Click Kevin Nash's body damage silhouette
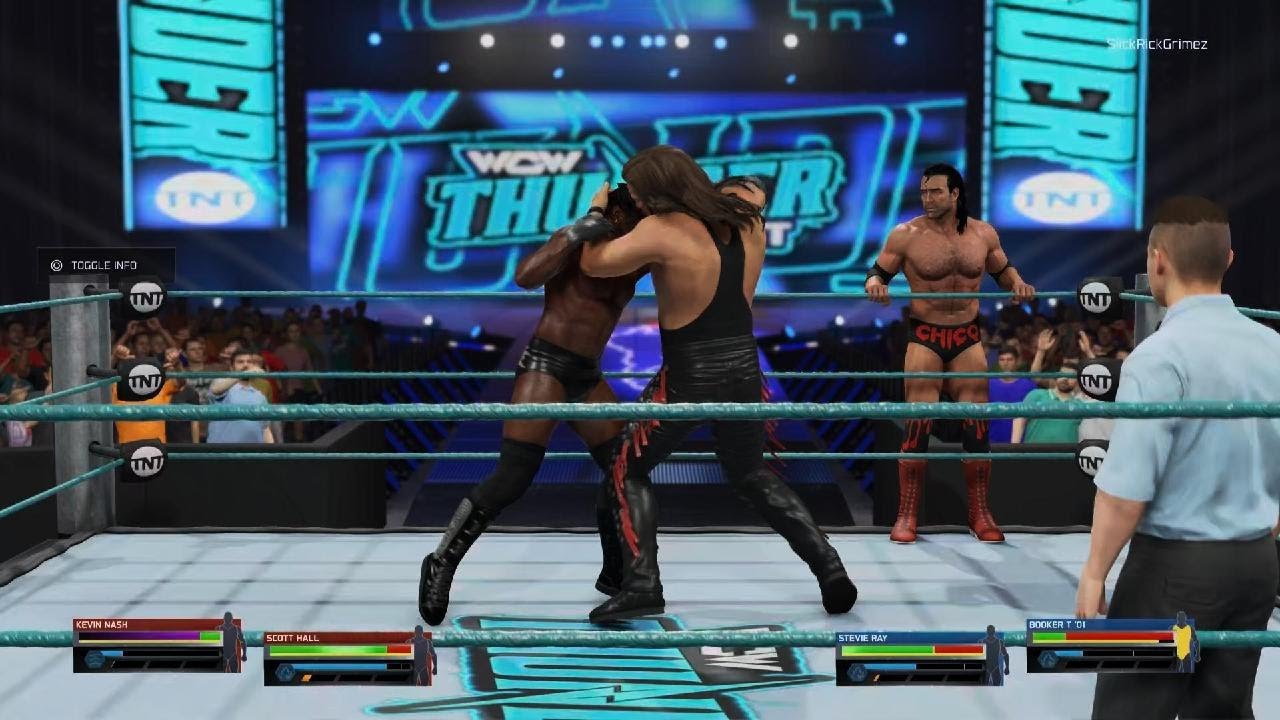Image resolution: width=1280 pixels, height=720 pixels. pos(230,641)
